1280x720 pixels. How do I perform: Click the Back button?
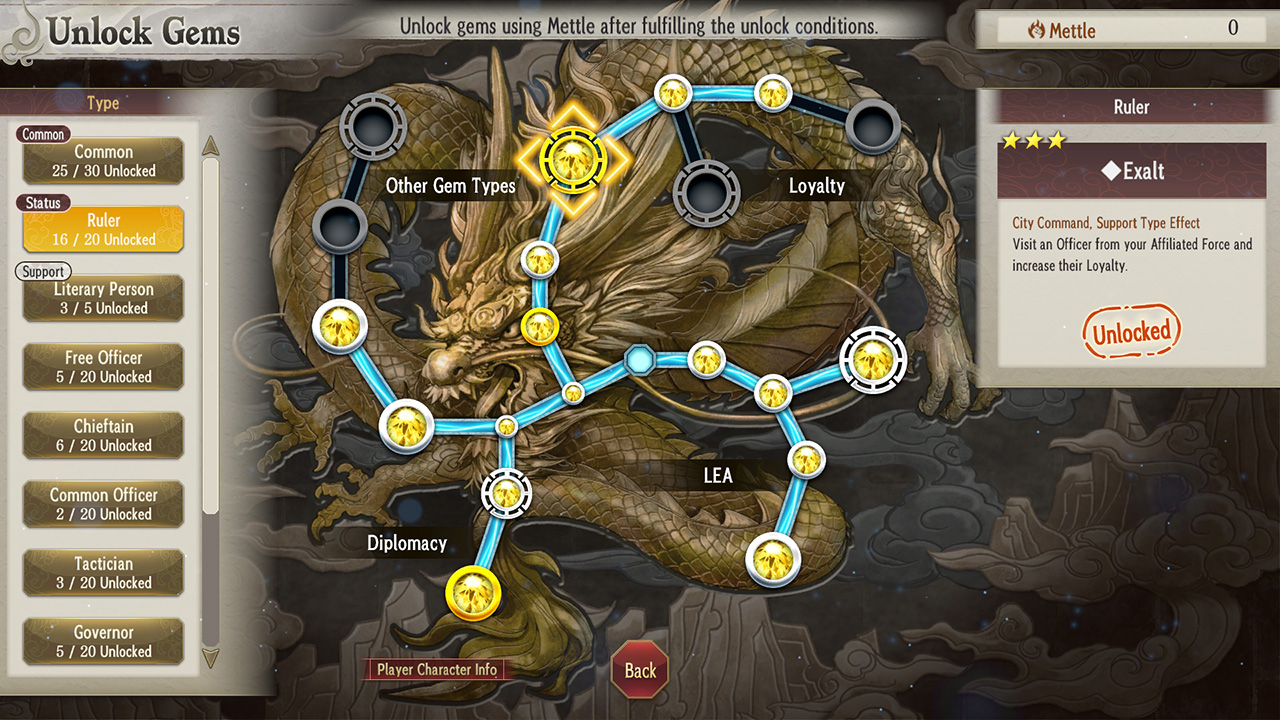[x=640, y=670]
